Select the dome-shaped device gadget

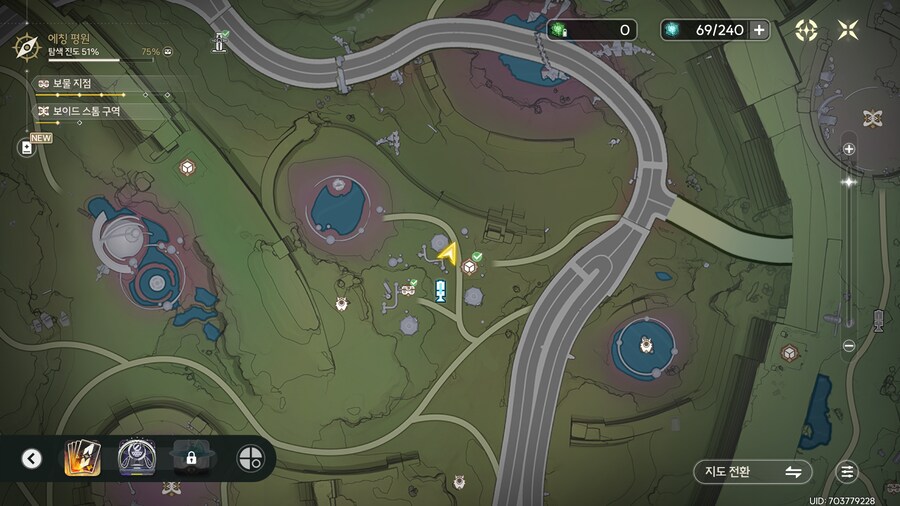(x=135, y=459)
